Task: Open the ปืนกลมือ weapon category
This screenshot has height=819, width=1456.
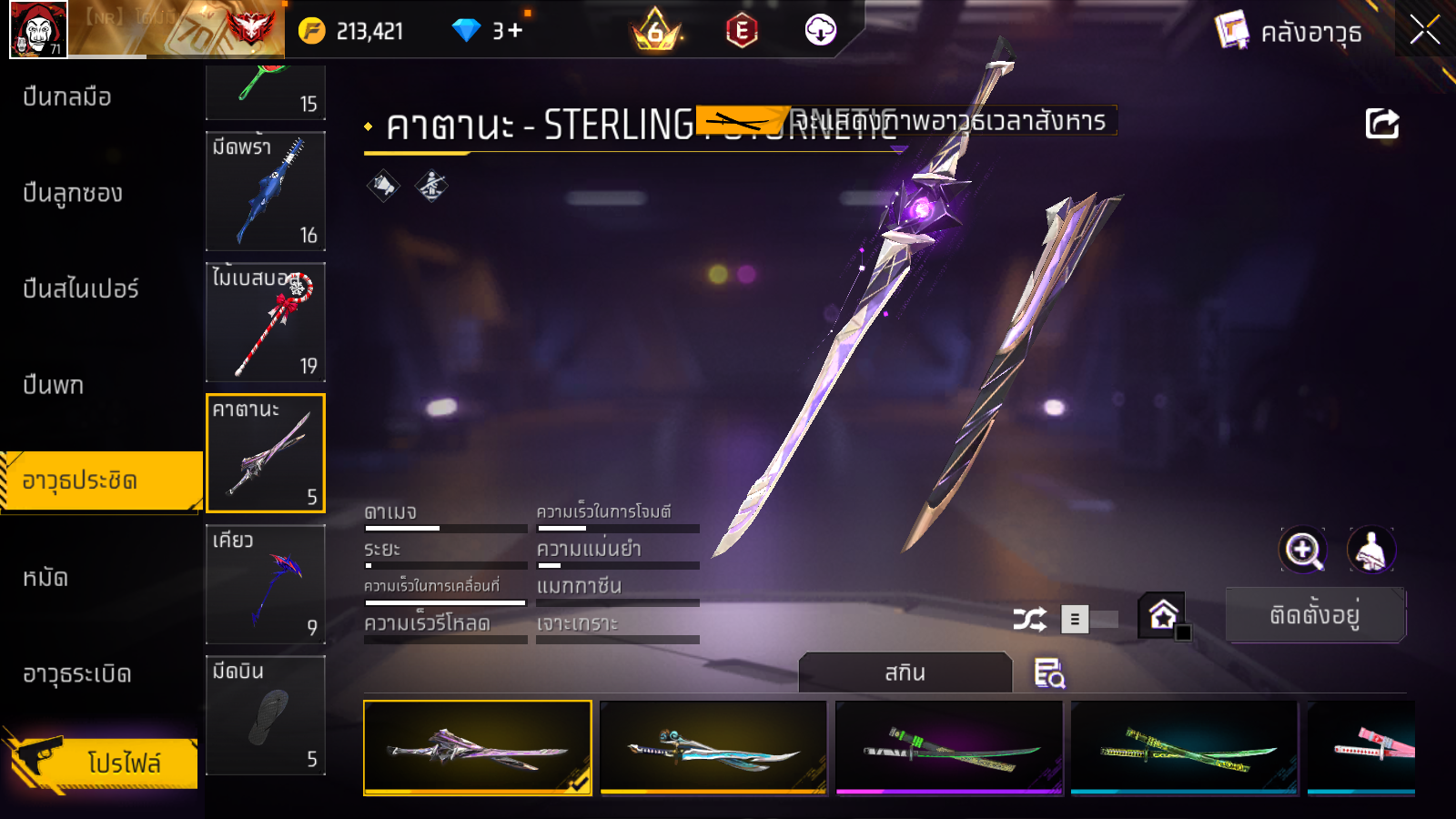Action: pyautogui.click(x=67, y=96)
